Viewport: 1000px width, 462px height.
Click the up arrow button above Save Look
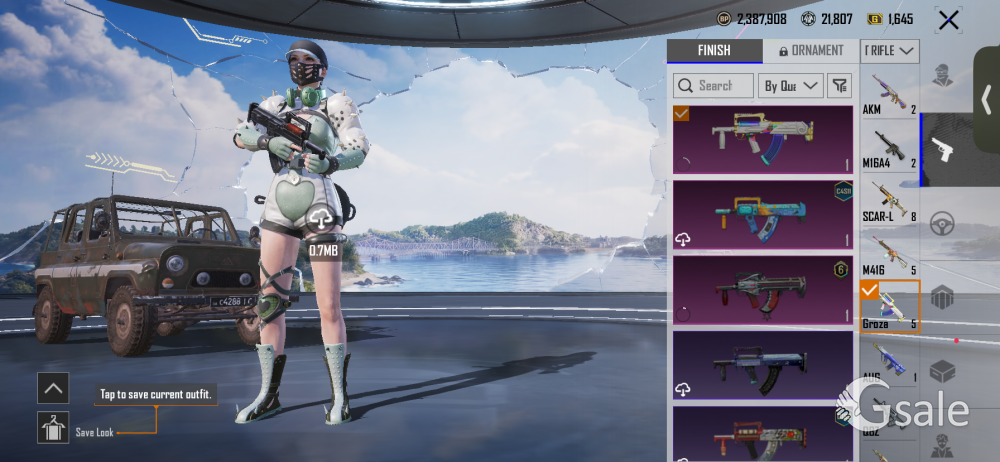coord(53,388)
